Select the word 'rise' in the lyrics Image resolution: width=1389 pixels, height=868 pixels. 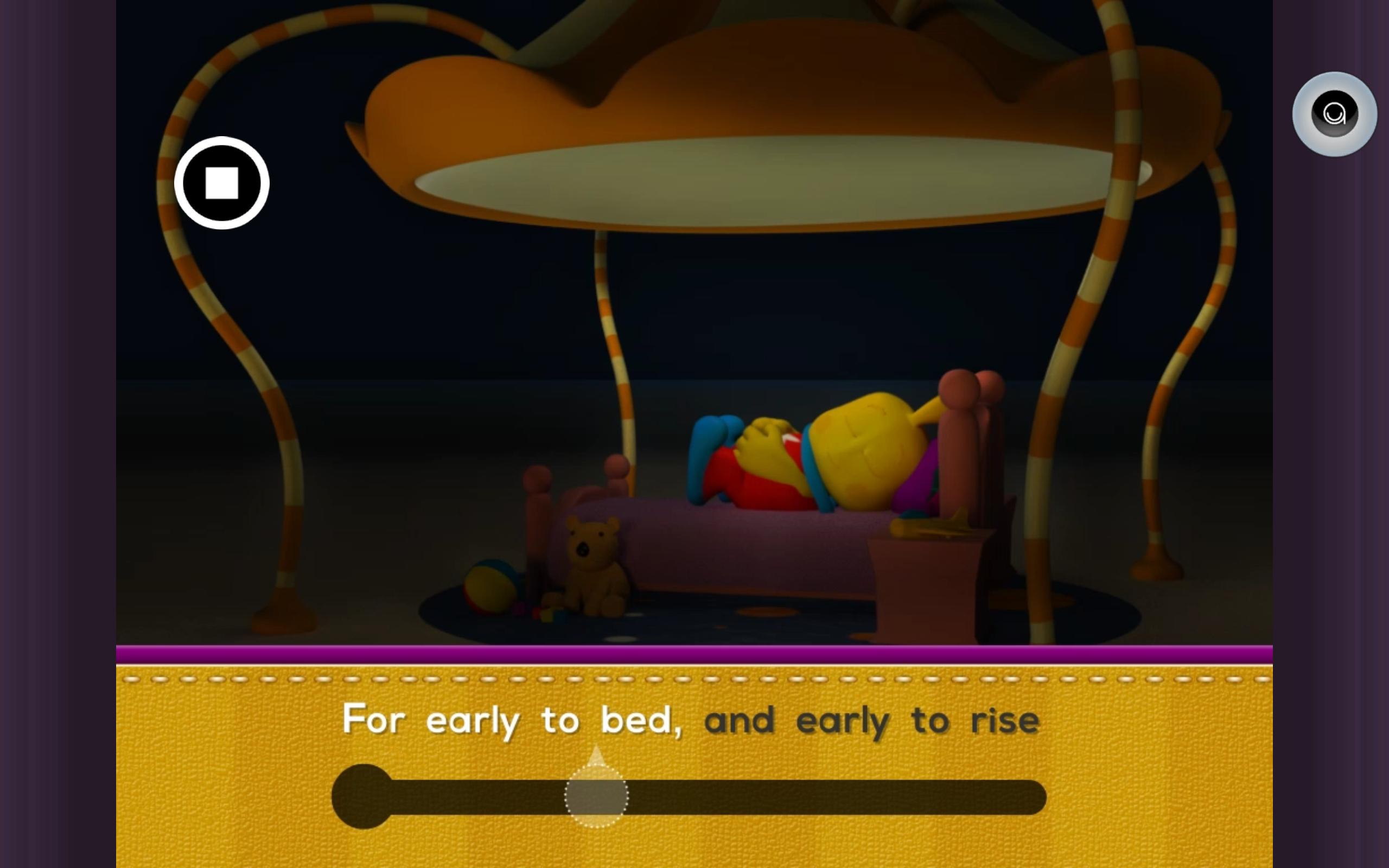(x=1008, y=720)
